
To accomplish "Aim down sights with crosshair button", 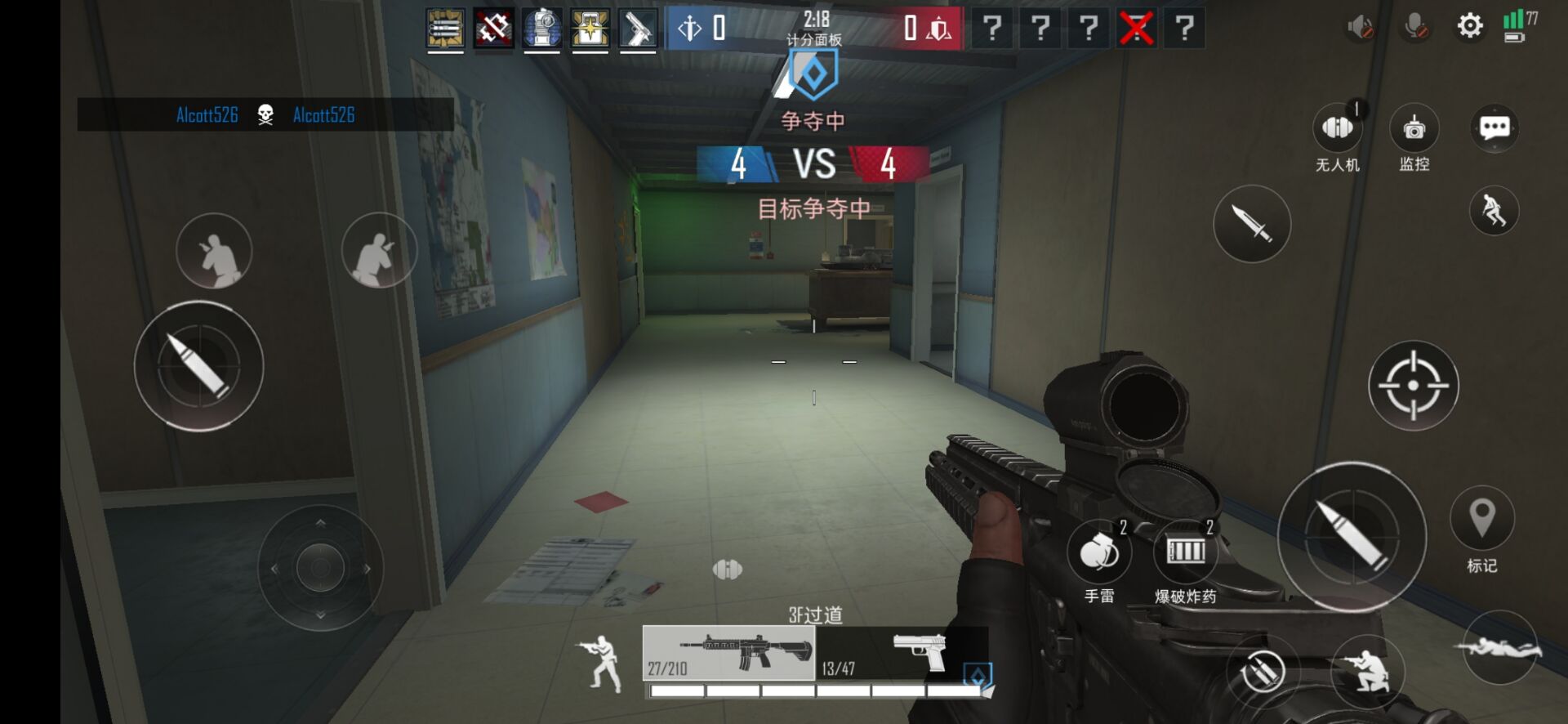I will 1413,385.
